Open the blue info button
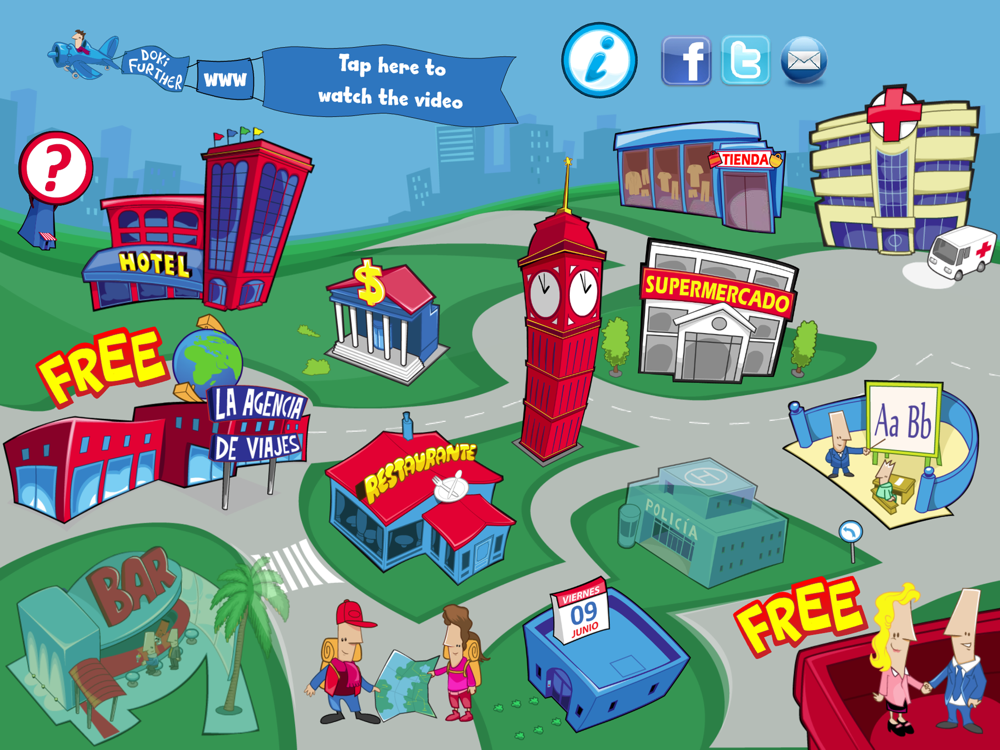1000x750 pixels. click(x=599, y=60)
